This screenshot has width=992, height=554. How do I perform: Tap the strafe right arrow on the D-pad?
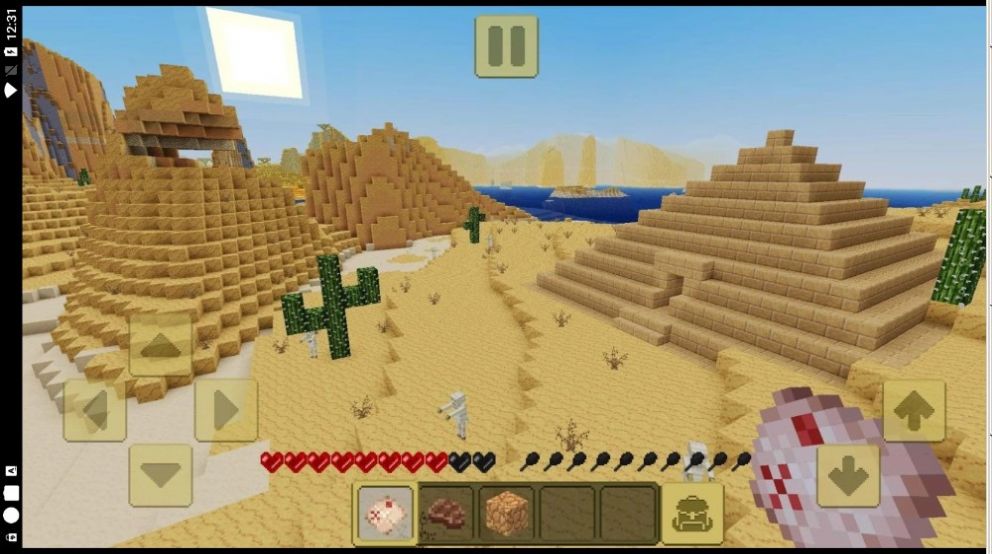coord(226,410)
